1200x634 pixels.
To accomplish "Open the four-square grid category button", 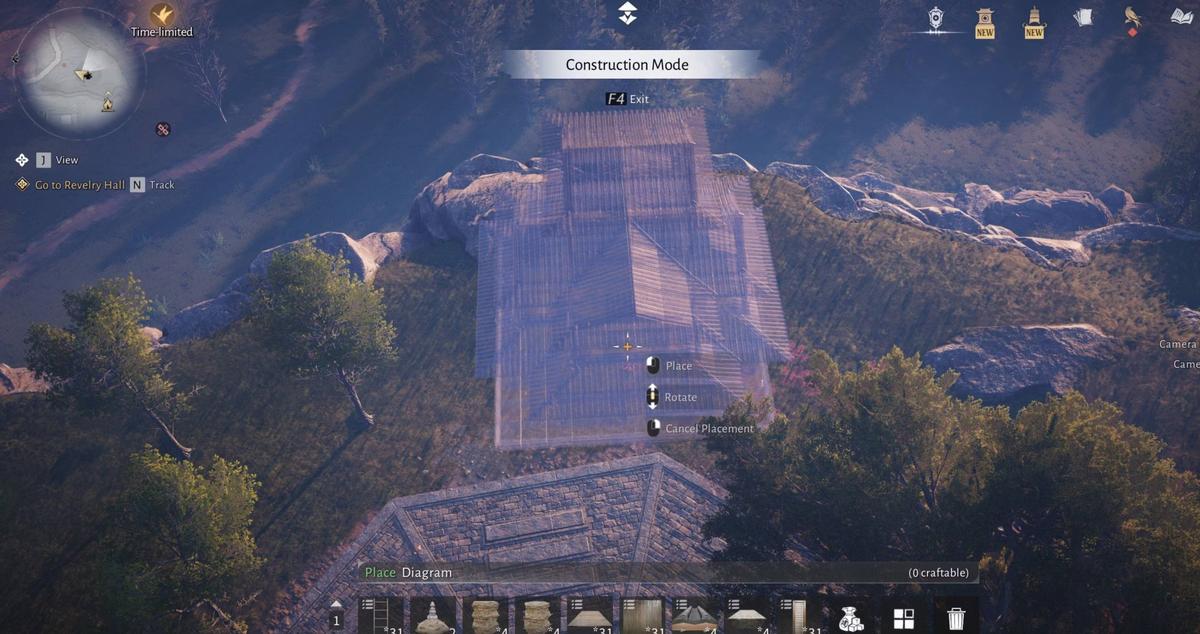I will (903, 618).
